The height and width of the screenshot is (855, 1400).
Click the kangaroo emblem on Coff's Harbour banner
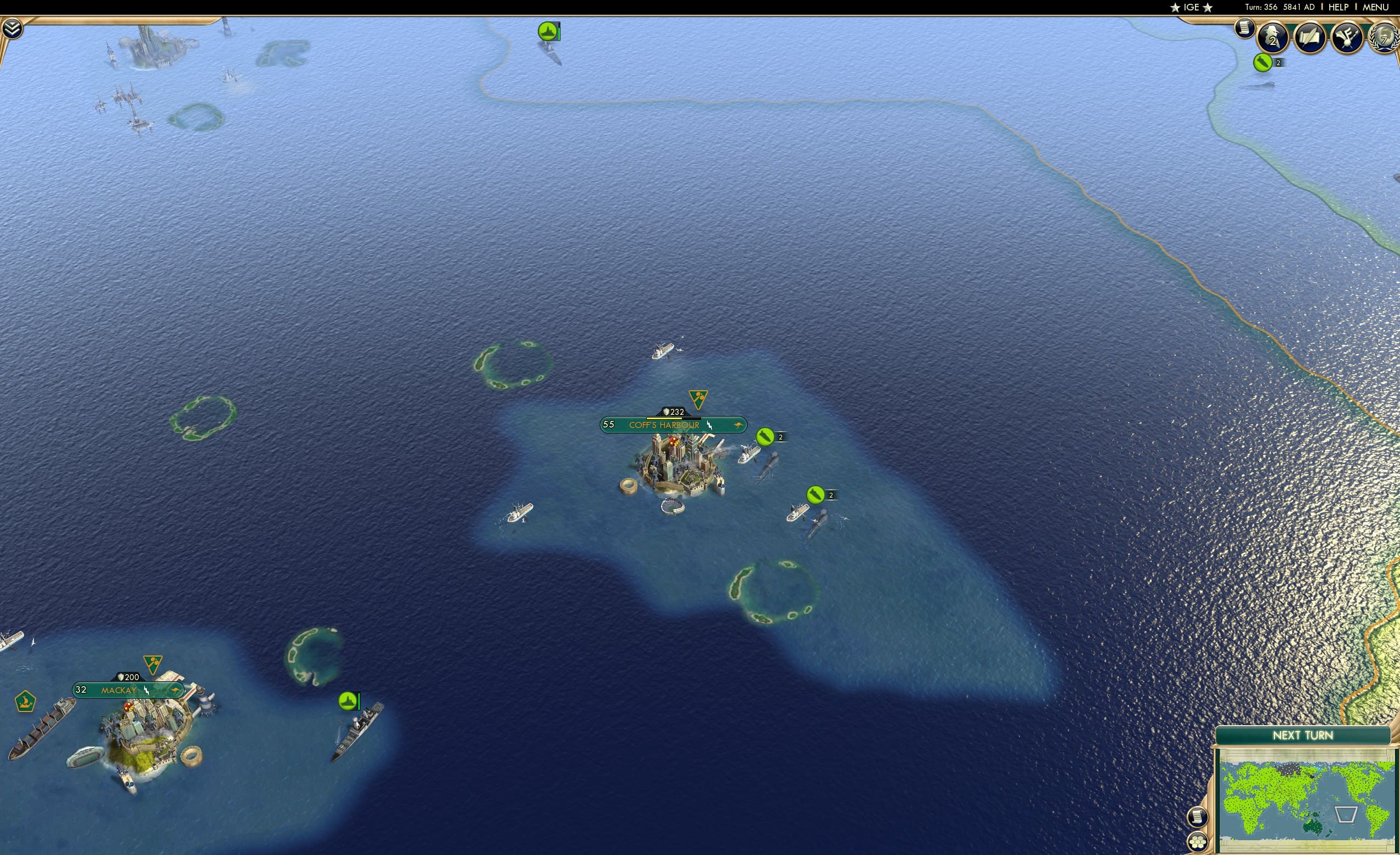click(x=736, y=425)
